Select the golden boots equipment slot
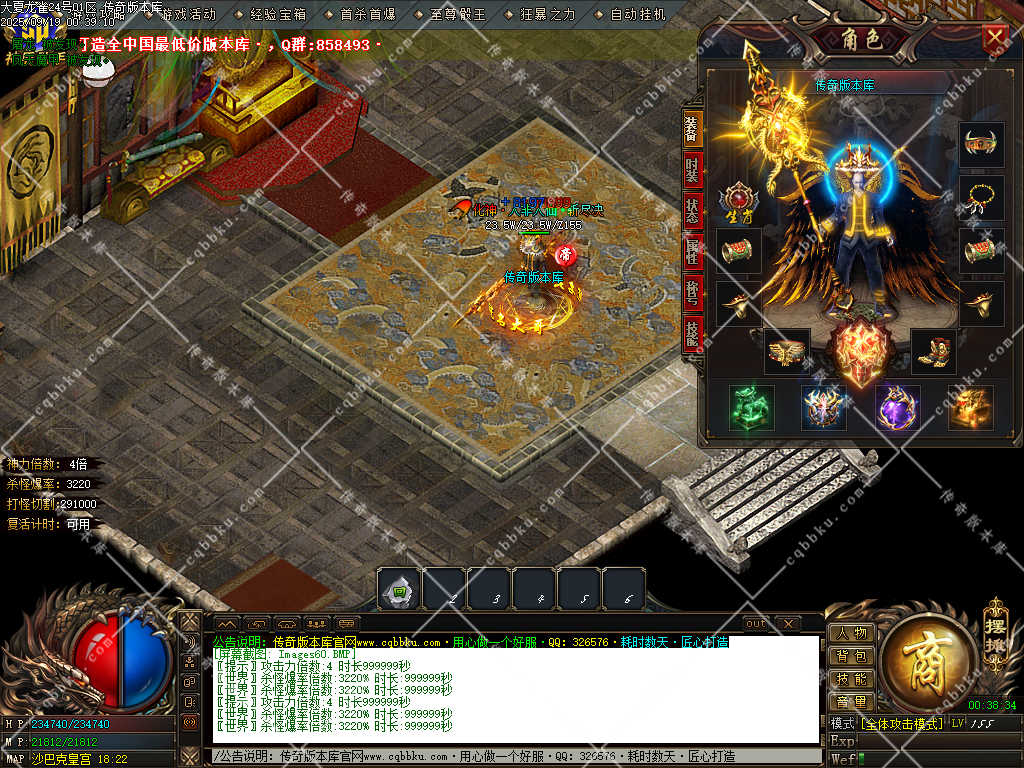 pyautogui.click(x=934, y=351)
